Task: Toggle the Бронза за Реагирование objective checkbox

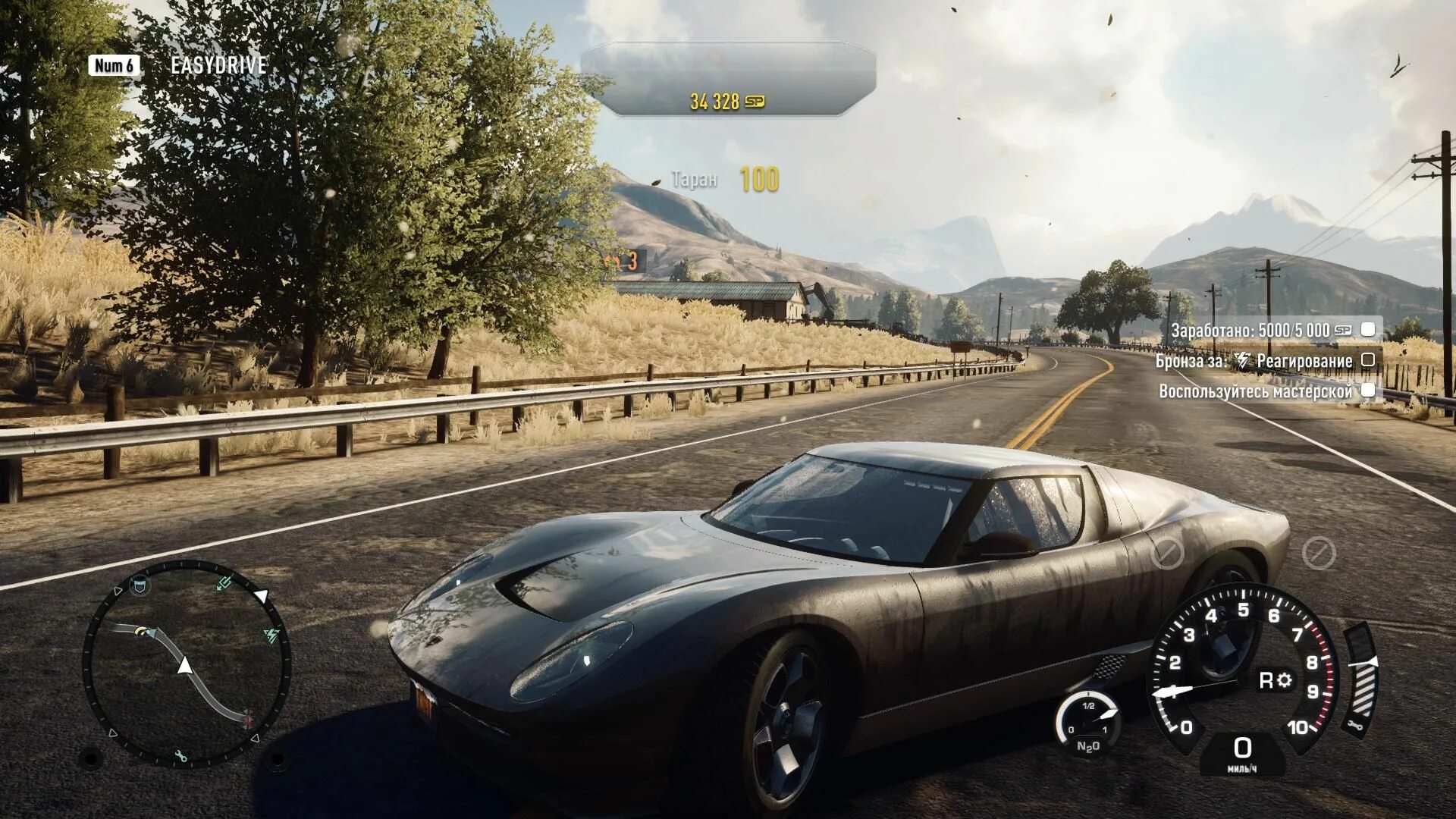Action: (x=1368, y=359)
